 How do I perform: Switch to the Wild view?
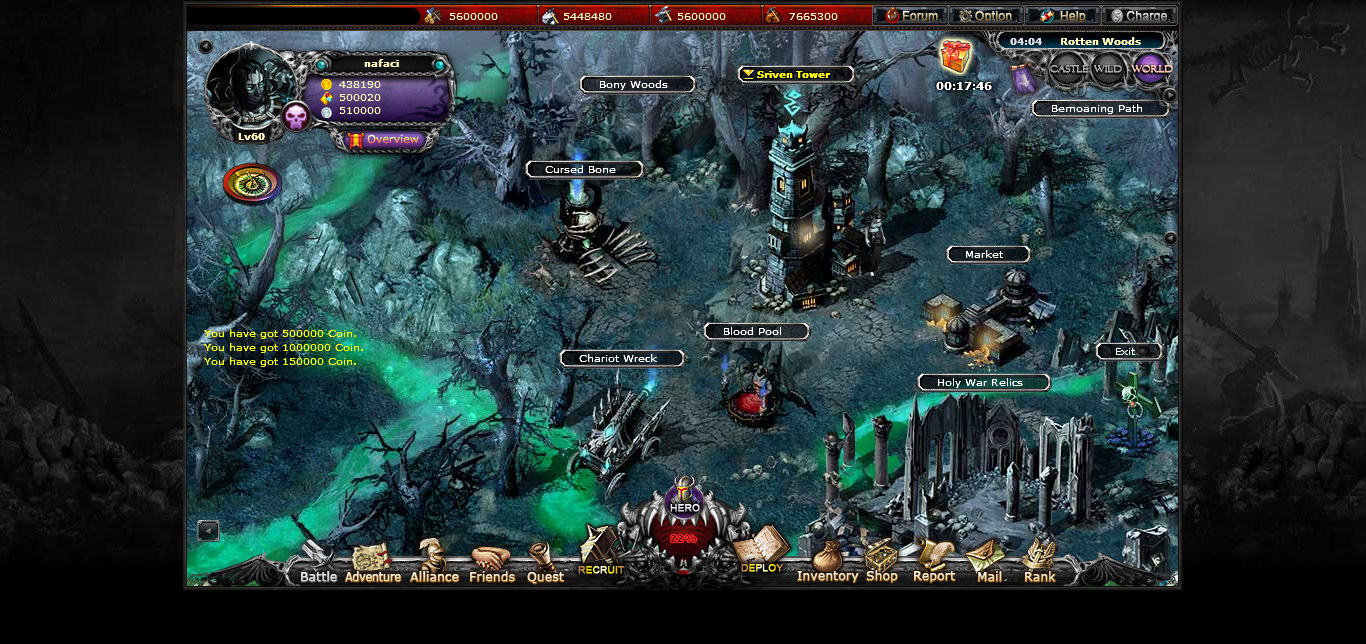point(1108,69)
